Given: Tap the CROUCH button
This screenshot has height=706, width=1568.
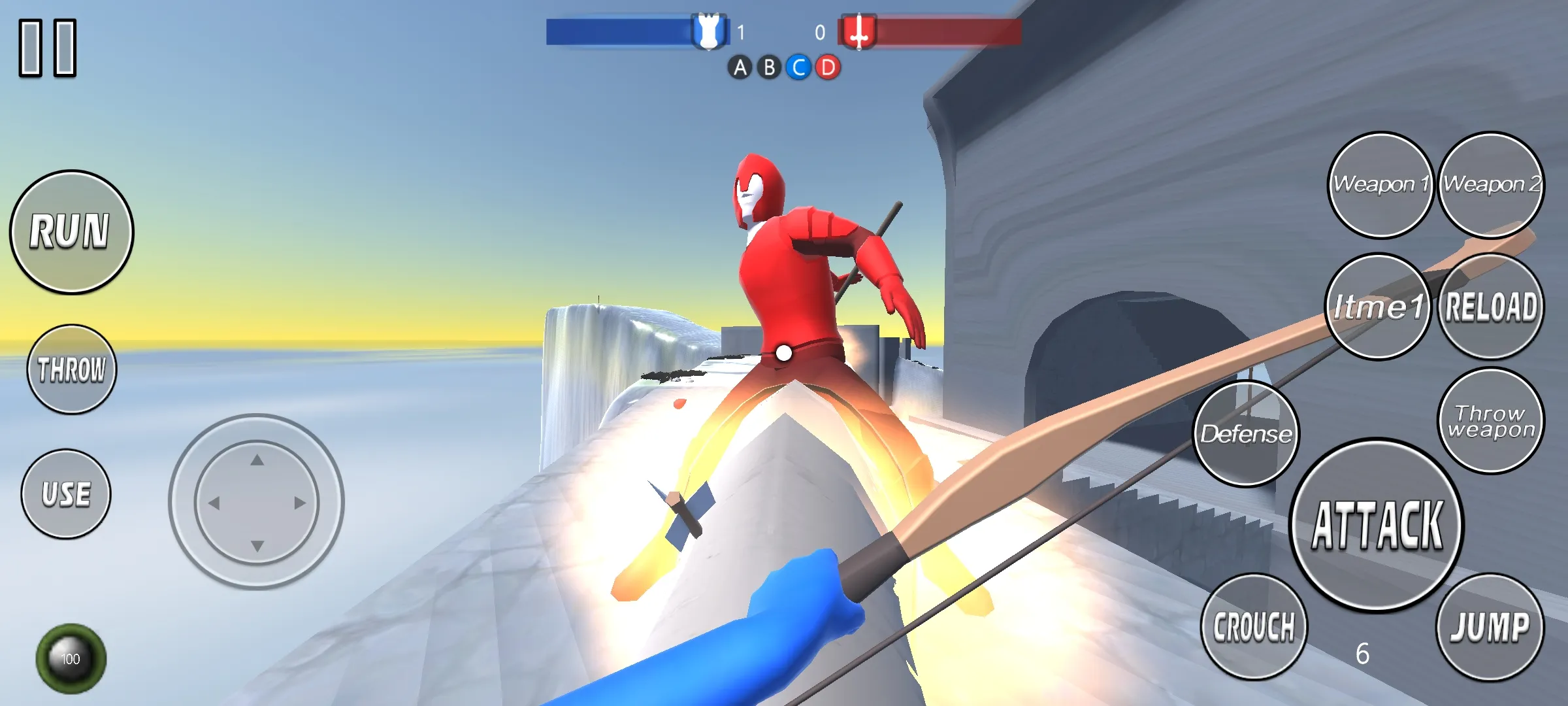Looking at the screenshot, I should [1254, 627].
